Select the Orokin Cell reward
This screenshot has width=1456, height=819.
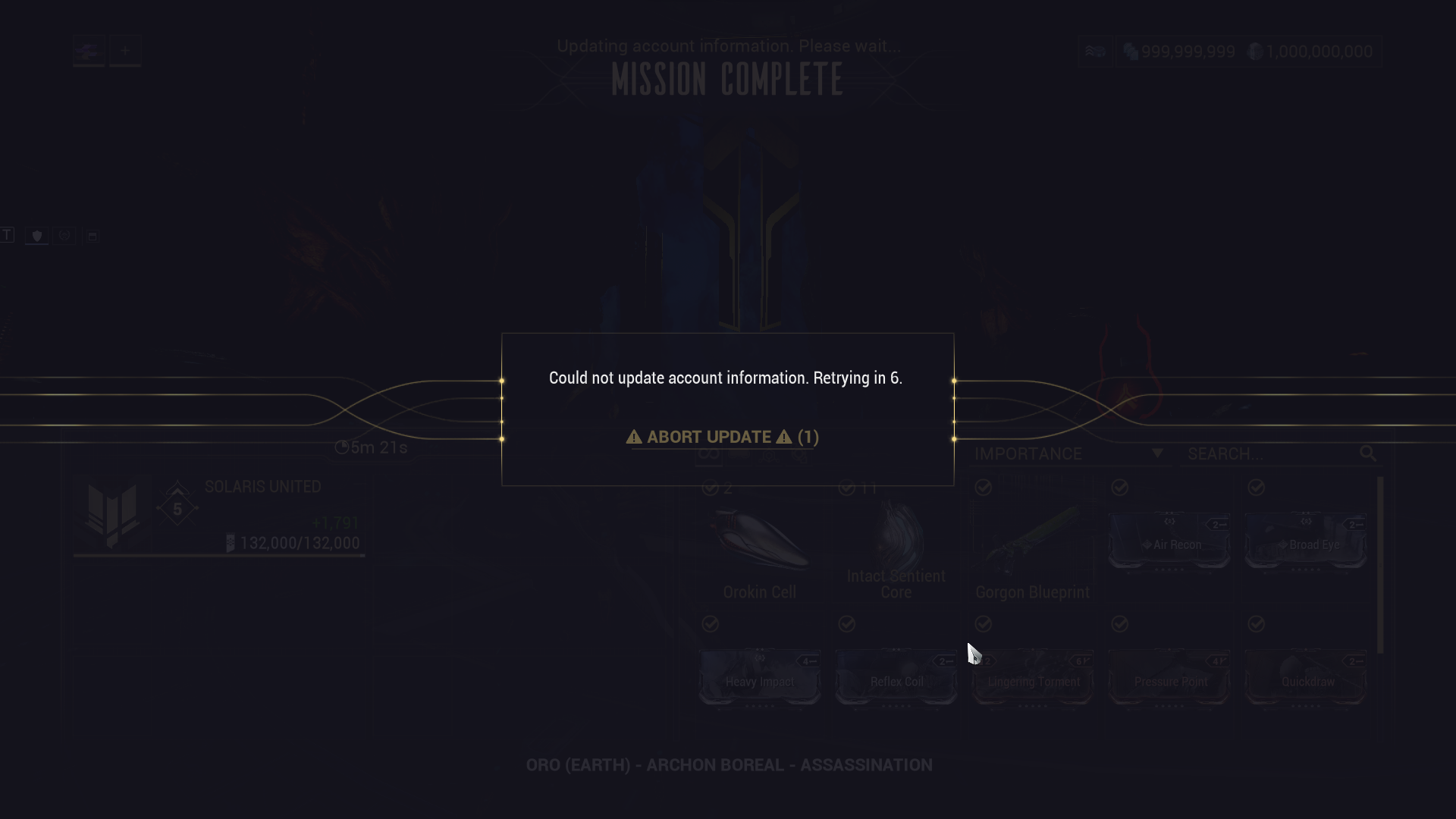point(759,546)
